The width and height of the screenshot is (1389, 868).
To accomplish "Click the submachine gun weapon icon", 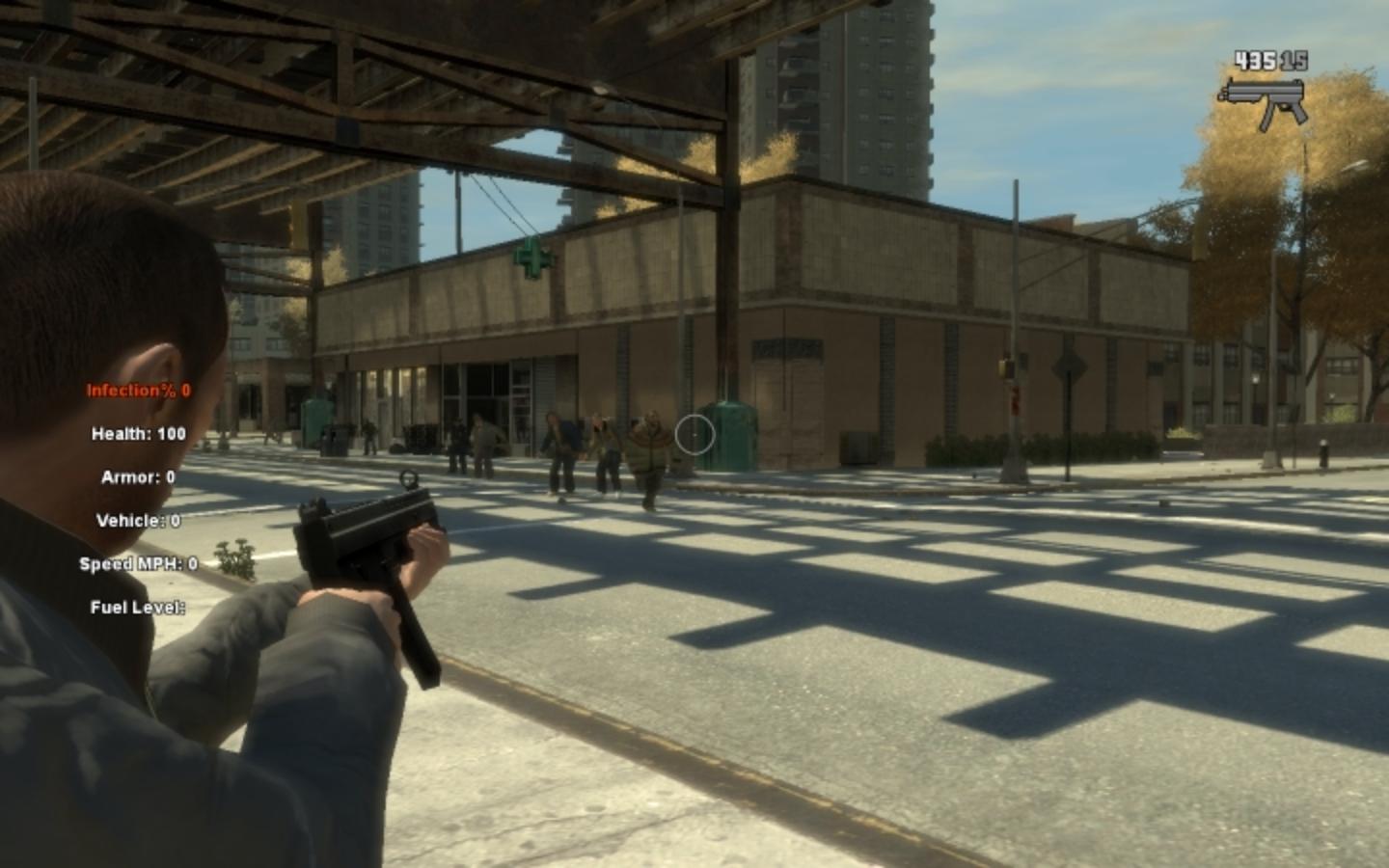I will 1264,100.
